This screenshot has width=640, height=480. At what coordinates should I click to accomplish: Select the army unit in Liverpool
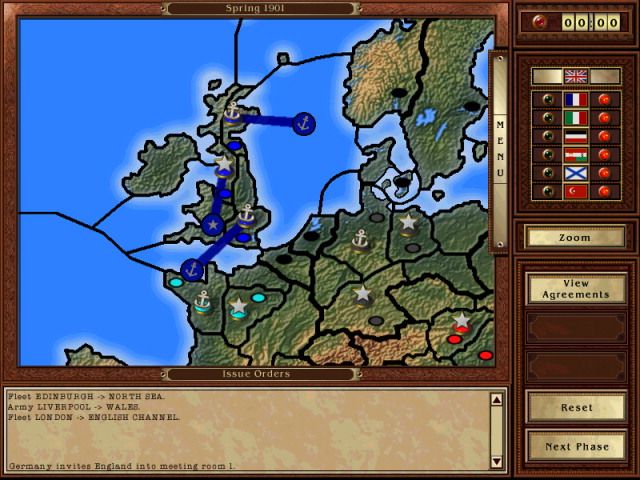click(x=225, y=163)
